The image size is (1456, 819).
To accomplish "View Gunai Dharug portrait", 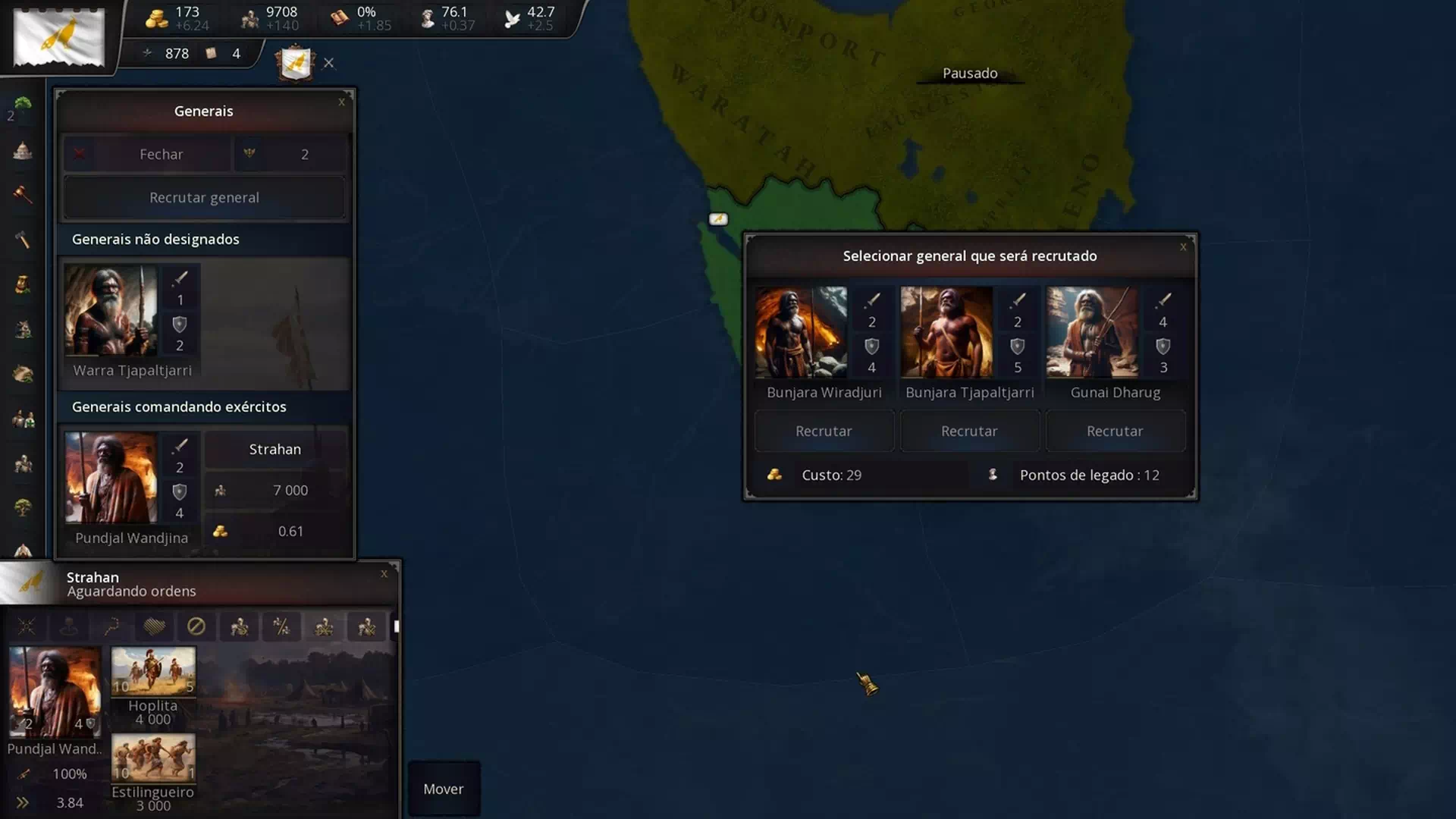I will [1092, 332].
